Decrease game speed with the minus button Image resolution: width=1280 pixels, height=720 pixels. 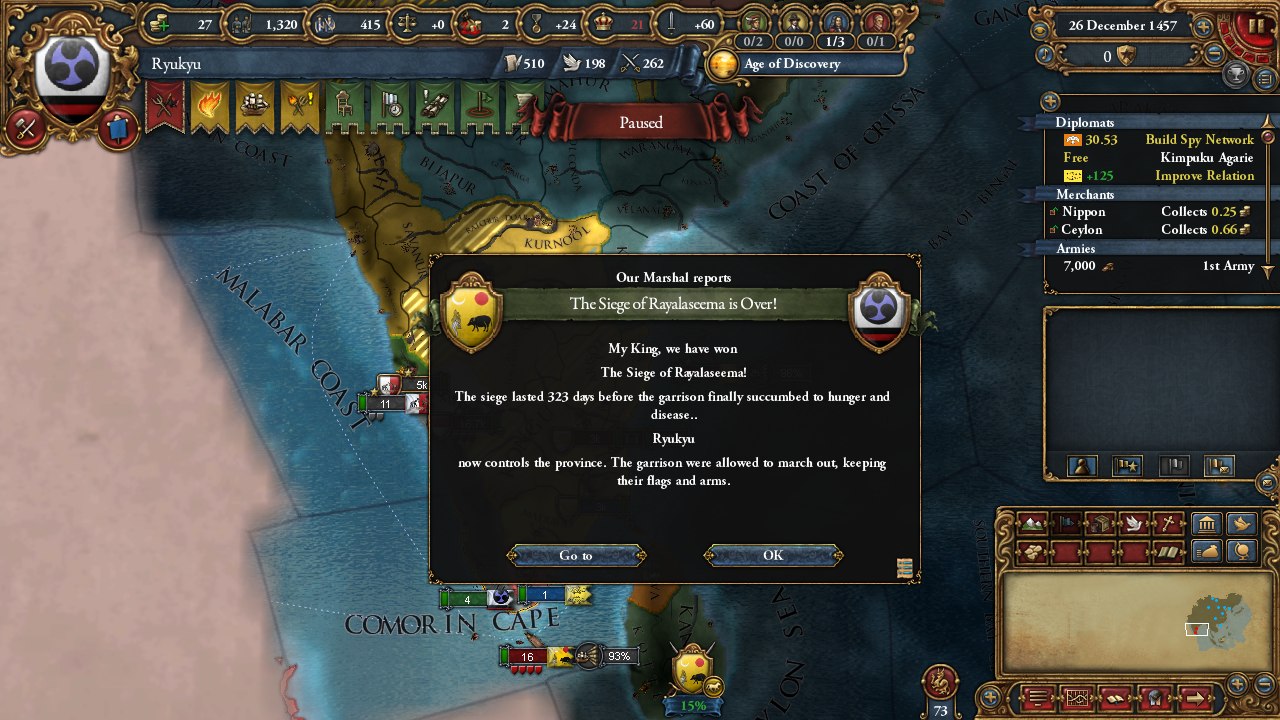[1215, 54]
